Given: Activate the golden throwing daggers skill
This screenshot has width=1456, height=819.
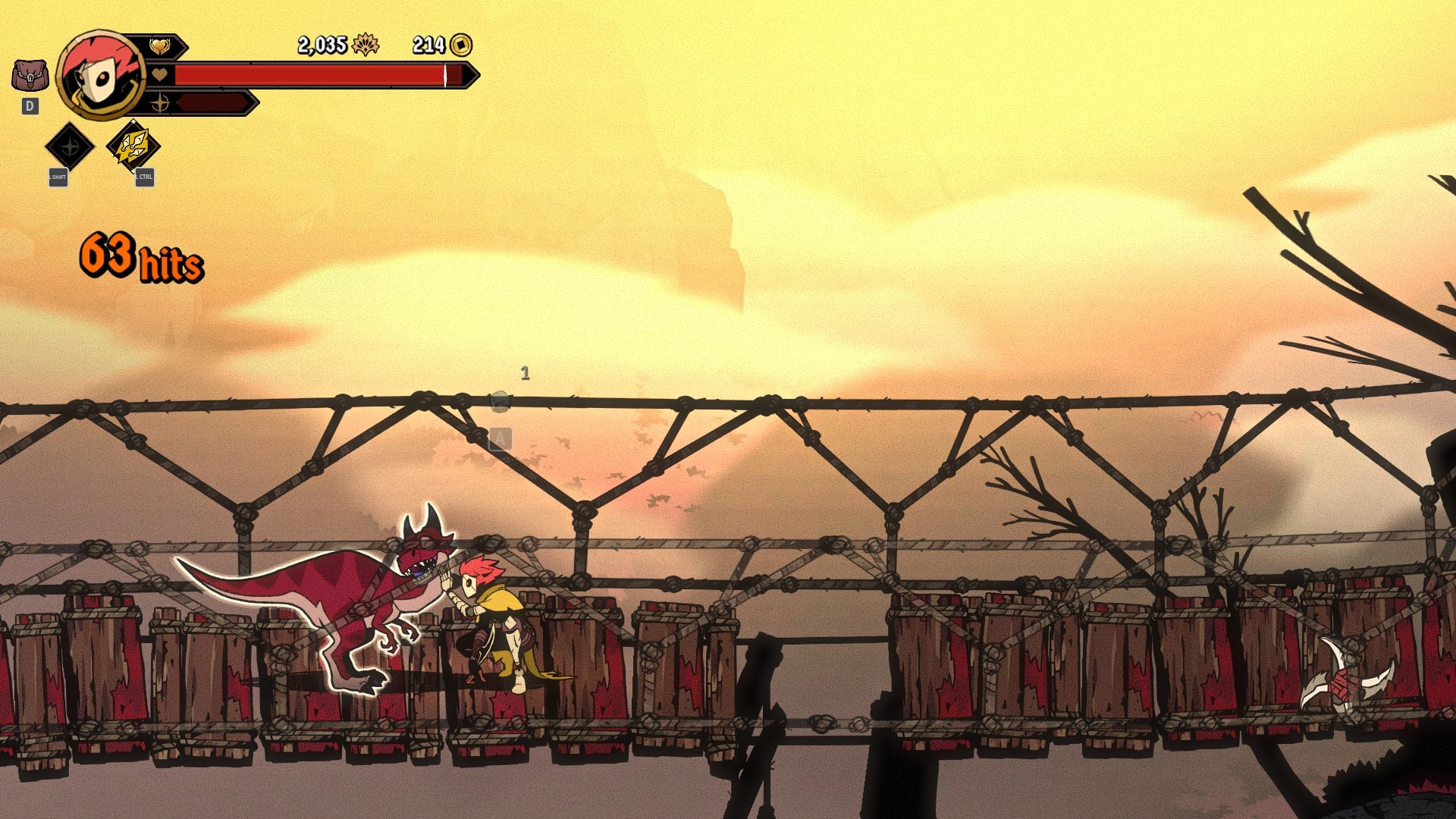Looking at the screenshot, I should (x=133, y=146).
